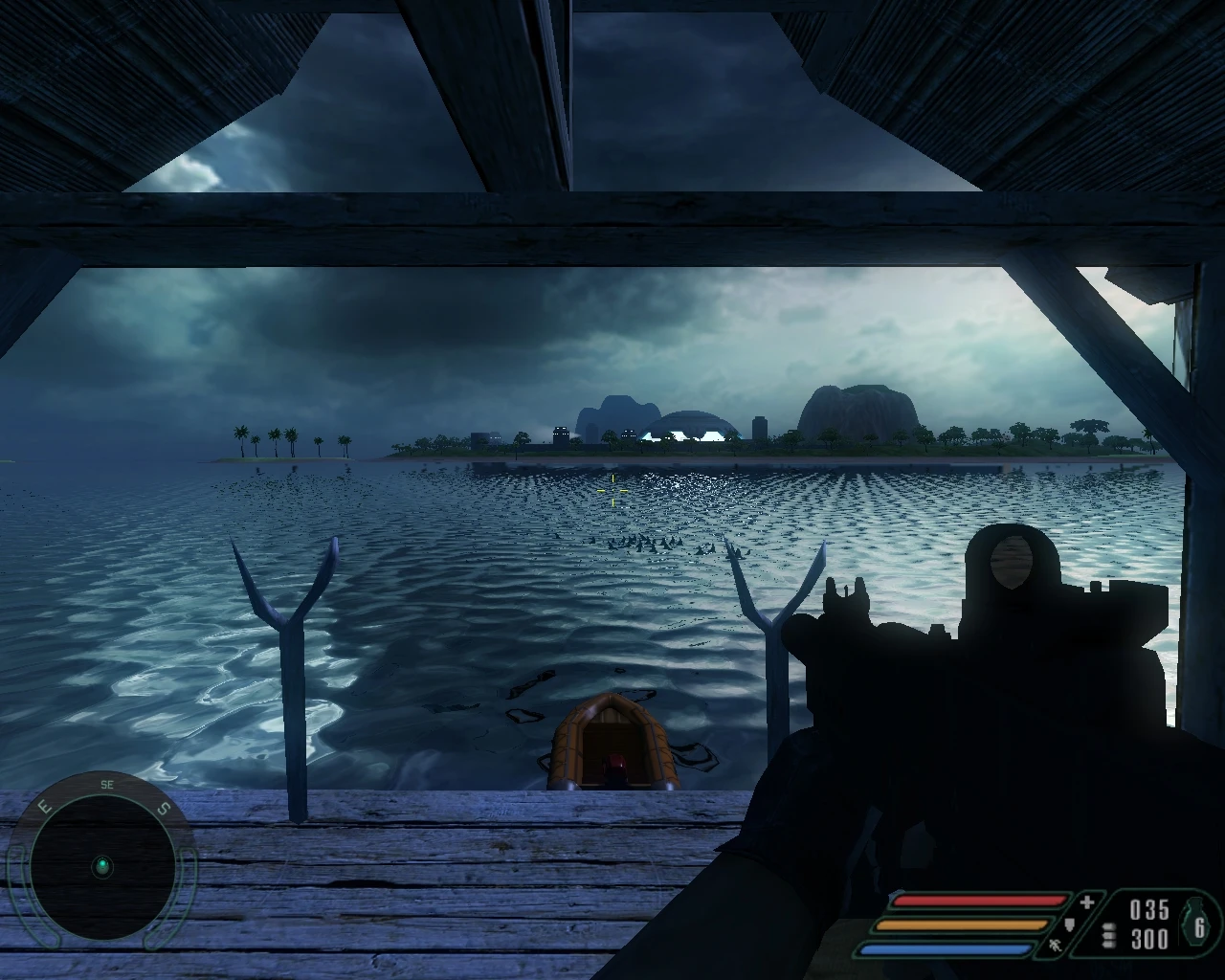Click the ammo count reading 035
Image resolution: width=1225 pixels, height=980 pixels.
[x=1149, y=907]
